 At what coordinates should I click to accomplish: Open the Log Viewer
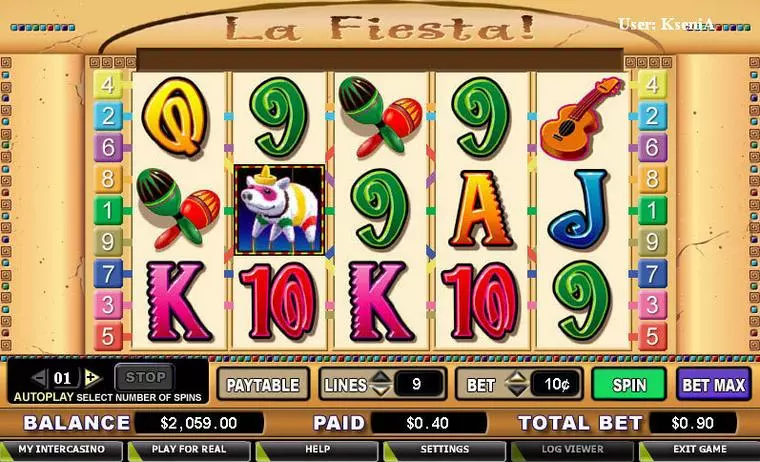tap(572, 450)
